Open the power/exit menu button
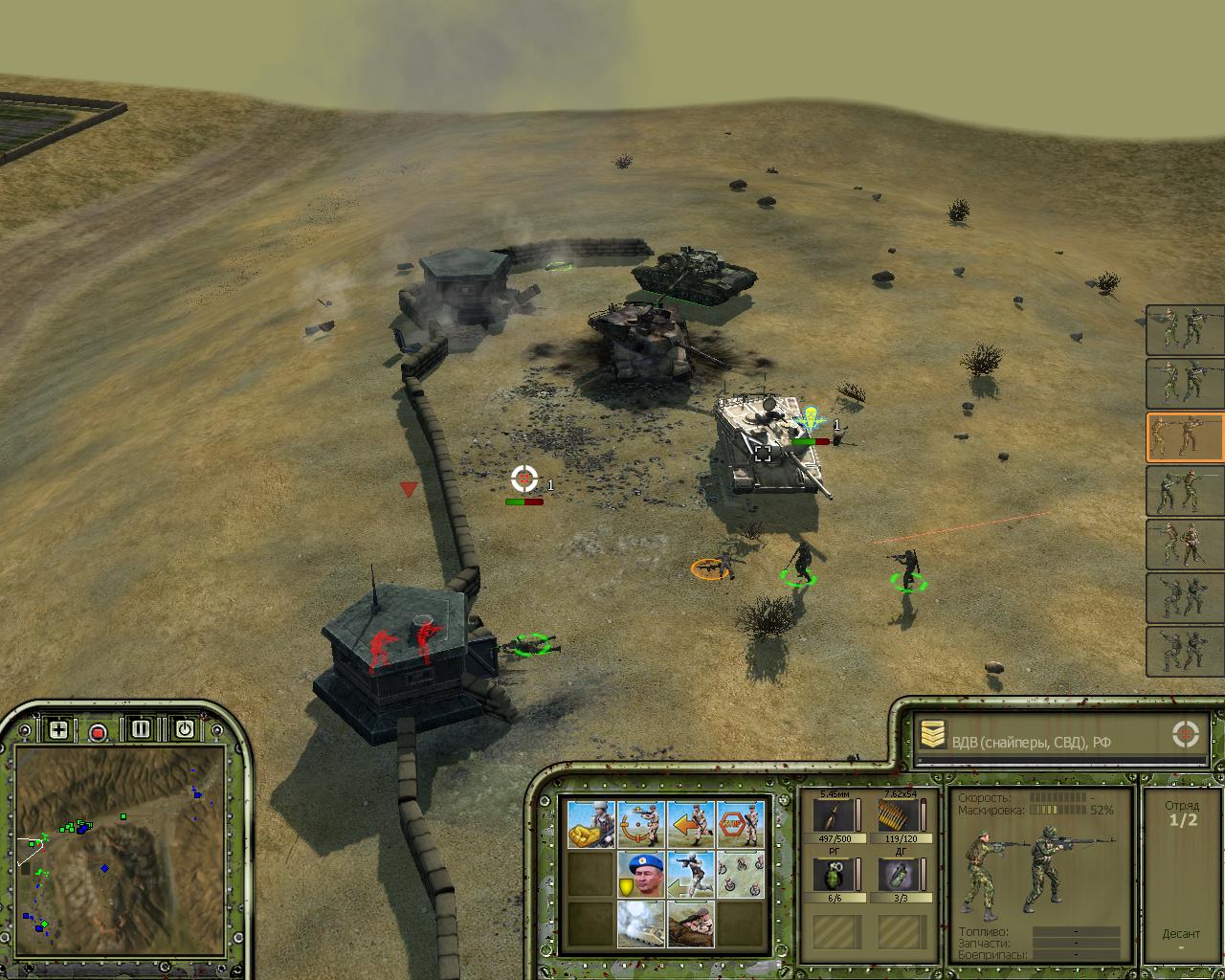 tap(184, 729)
